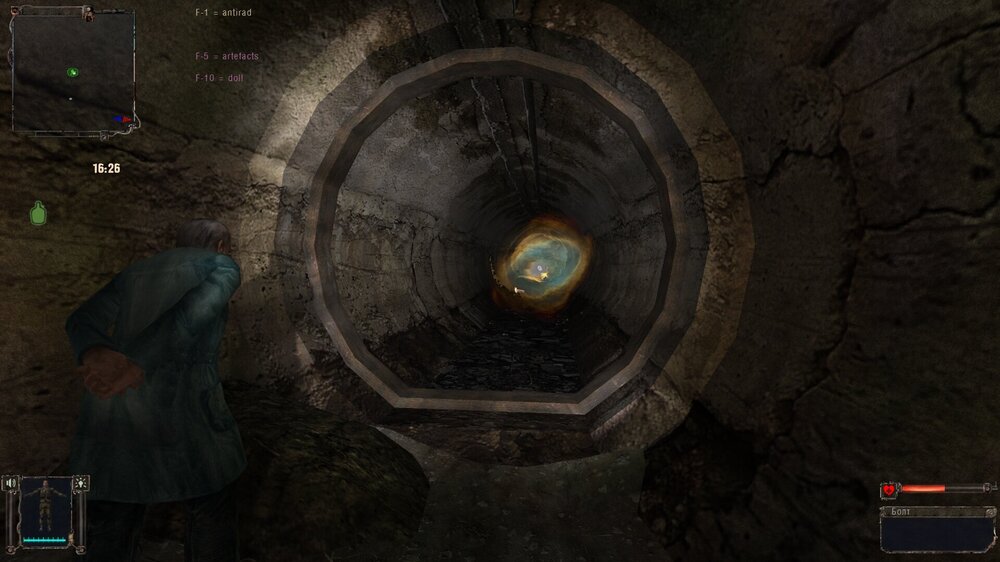Click the red heart health icon
This screenshot has height=562, width=1000.
coord(889,489)
